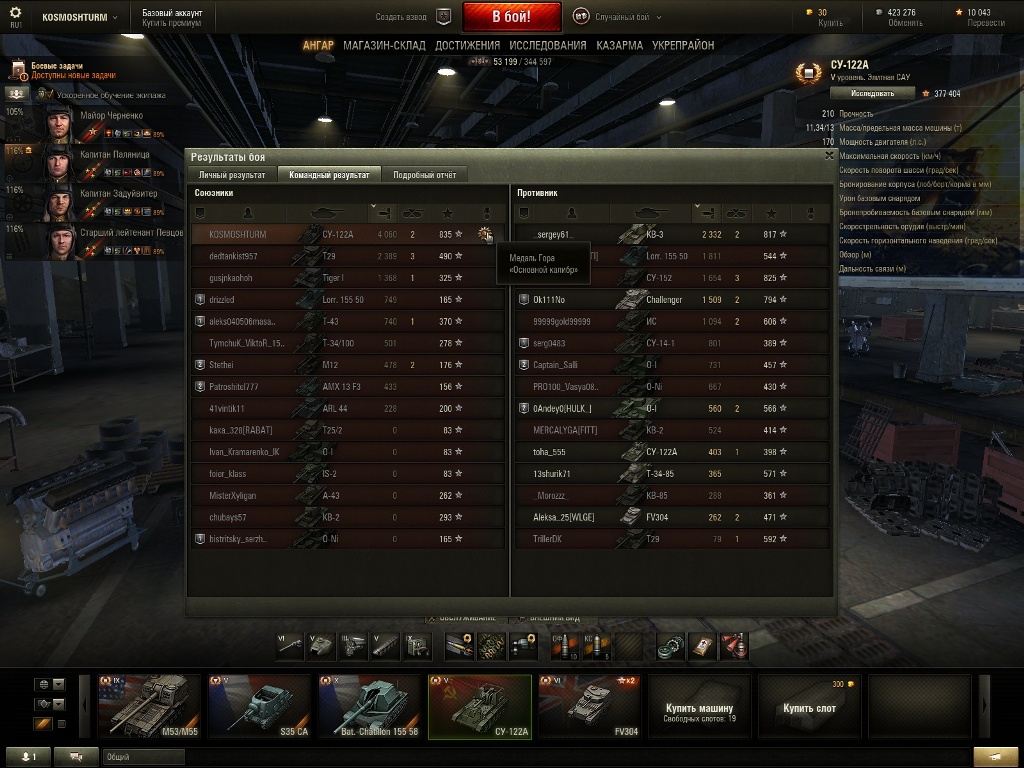This screenshot has height=768, width=1024.
Task: Click «Создать взвод» to create a platoon
Action: (412, 17)
